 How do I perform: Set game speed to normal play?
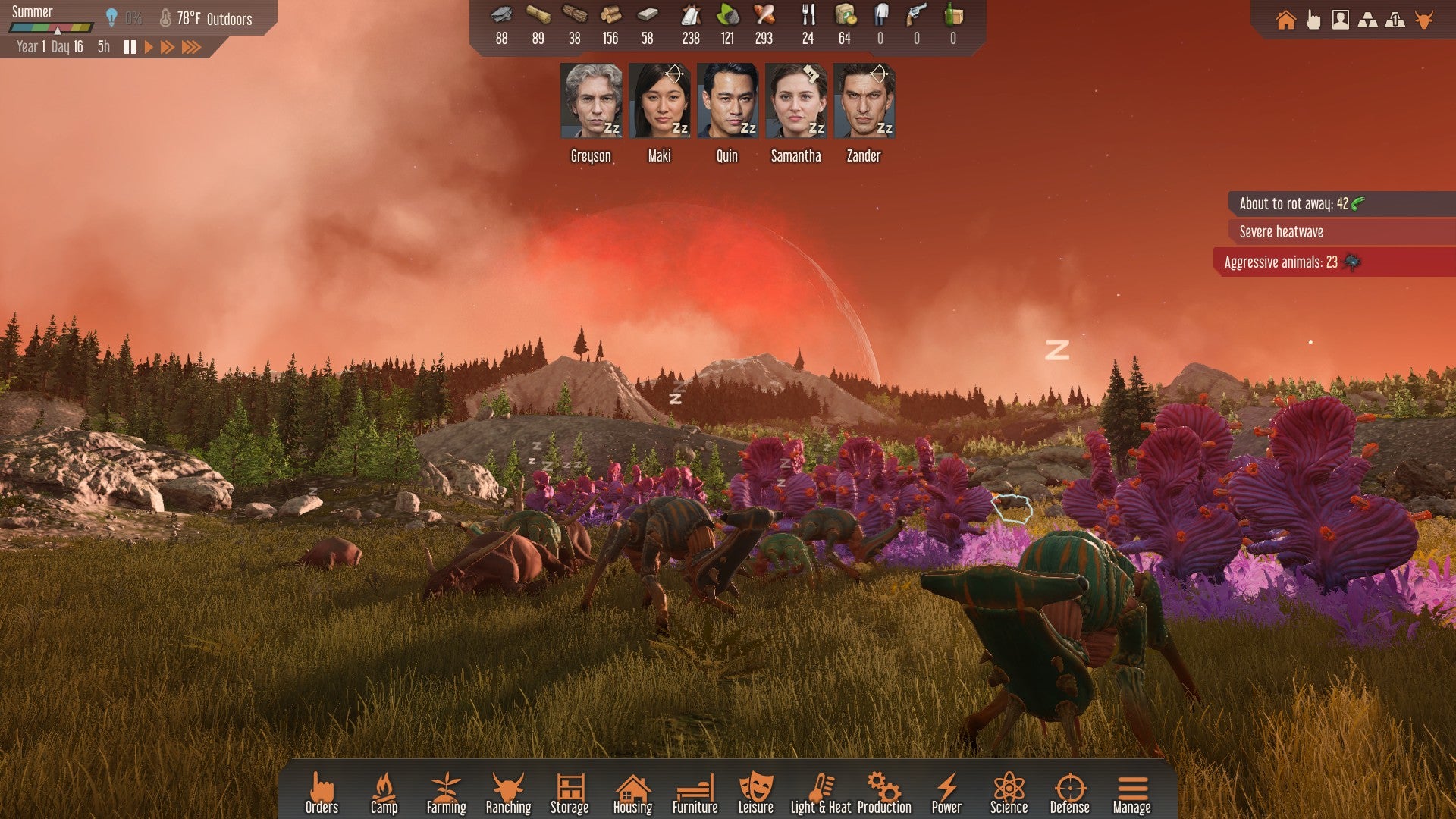149,47
